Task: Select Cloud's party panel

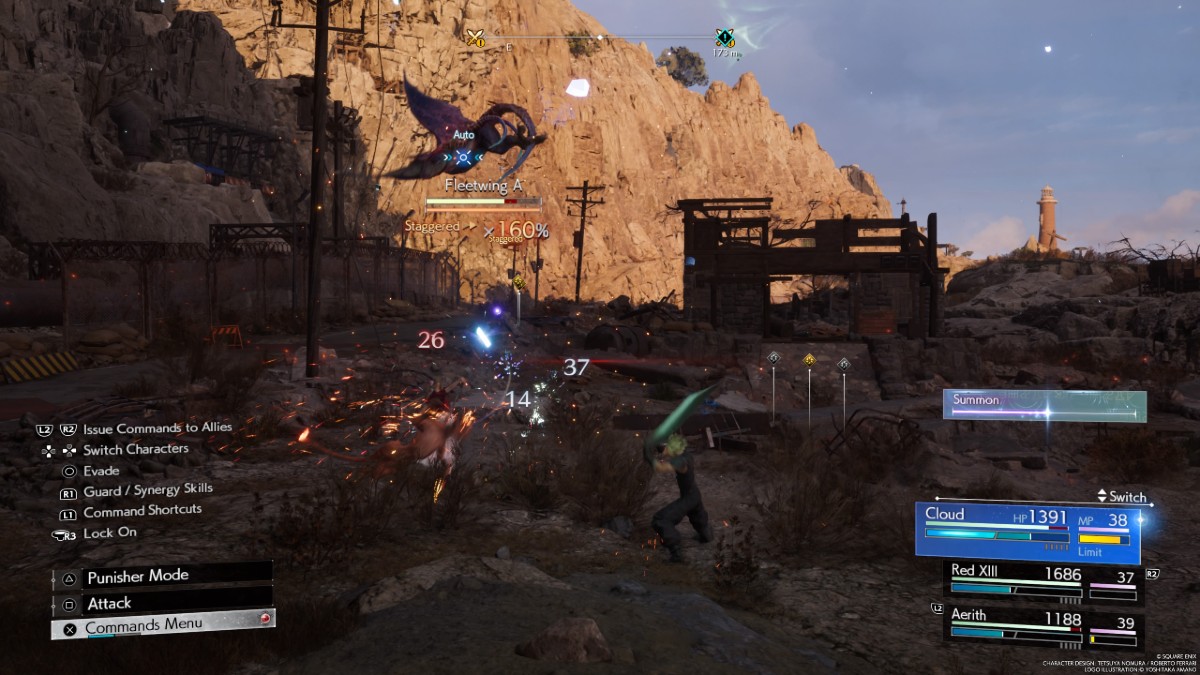Action: click(x=1029, y=530)
